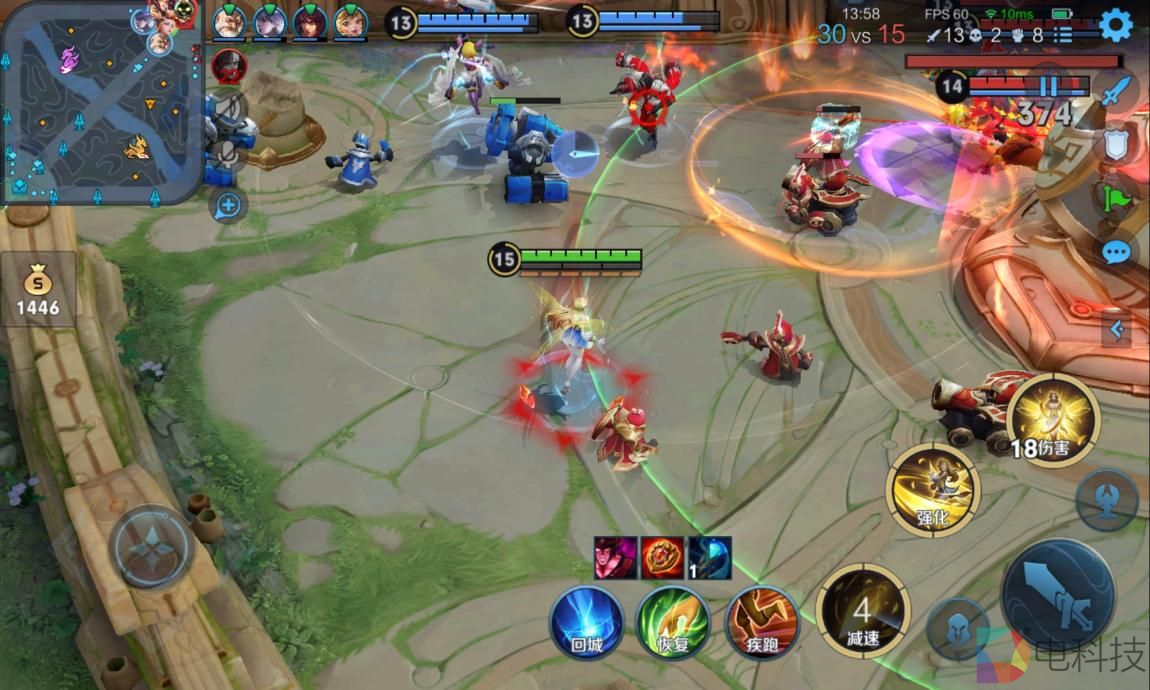Tap the minimap
Screen dimensions: 1150x690
click(x=100, y=102)
